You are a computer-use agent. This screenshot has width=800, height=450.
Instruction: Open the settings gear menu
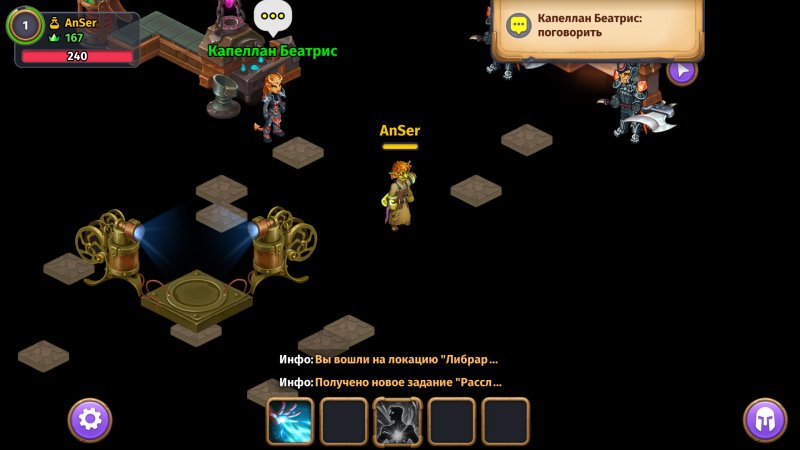90,419
